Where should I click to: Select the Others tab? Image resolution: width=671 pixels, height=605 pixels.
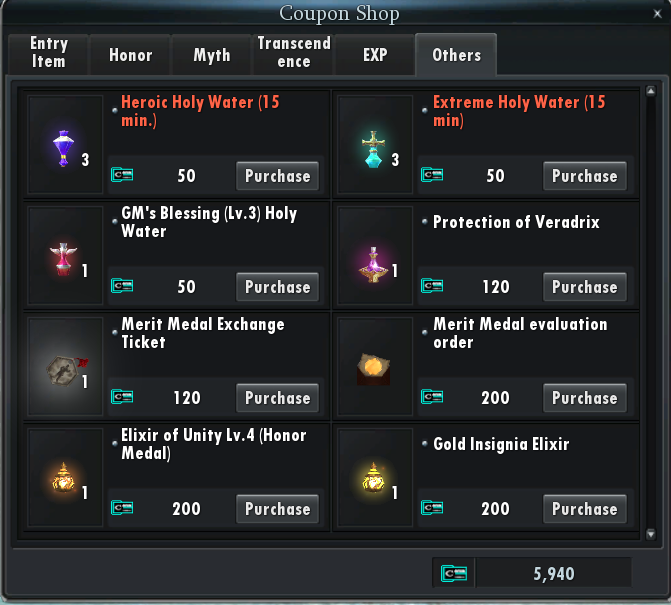coord(456,55)
